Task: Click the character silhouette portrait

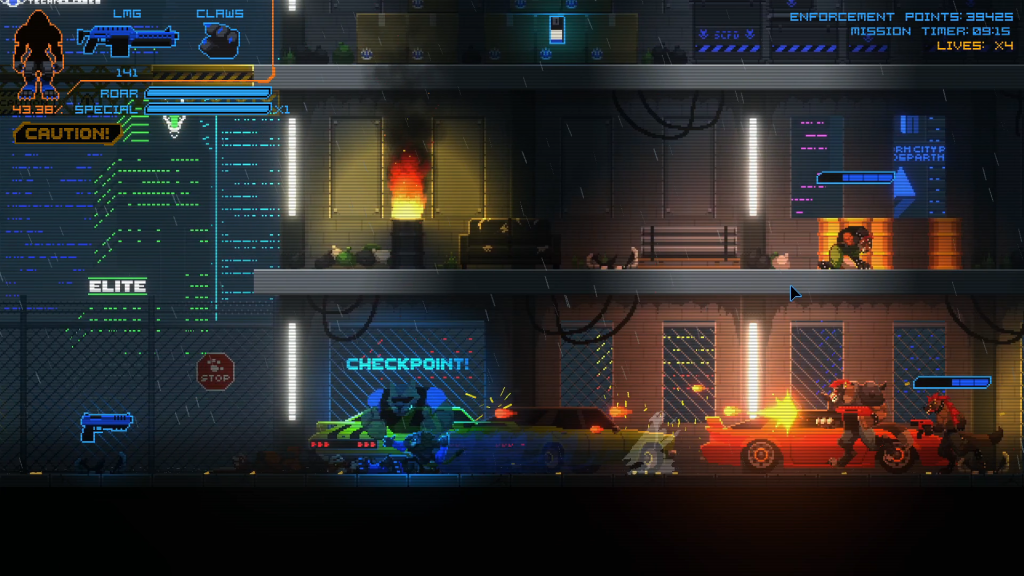Action: coord(38,52)
